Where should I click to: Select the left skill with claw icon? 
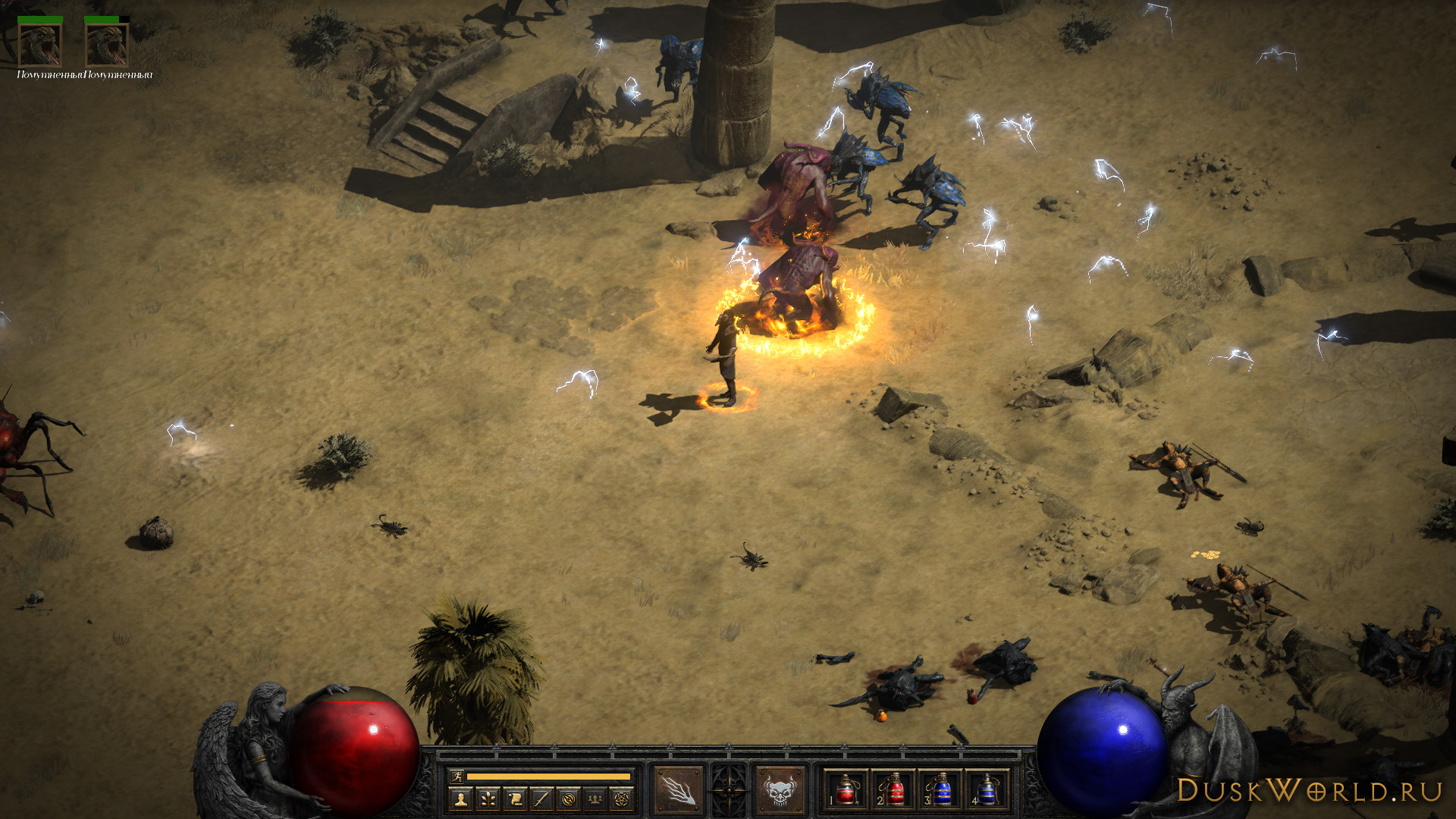(678, 790)
